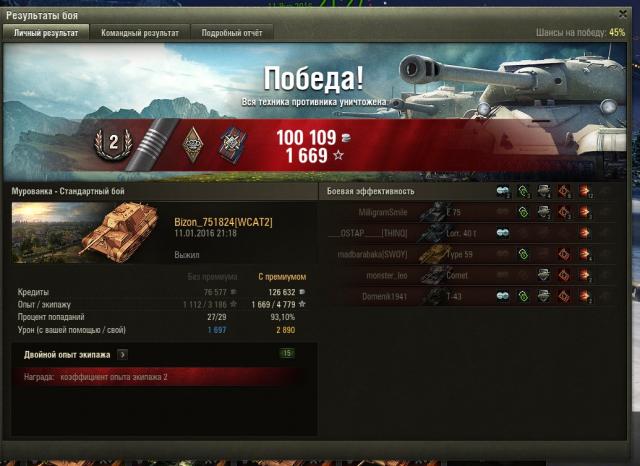This screenshot has height=466, width=640.
Task: Show the Подробный отчёт tab
Action: (x=231, y=33)
